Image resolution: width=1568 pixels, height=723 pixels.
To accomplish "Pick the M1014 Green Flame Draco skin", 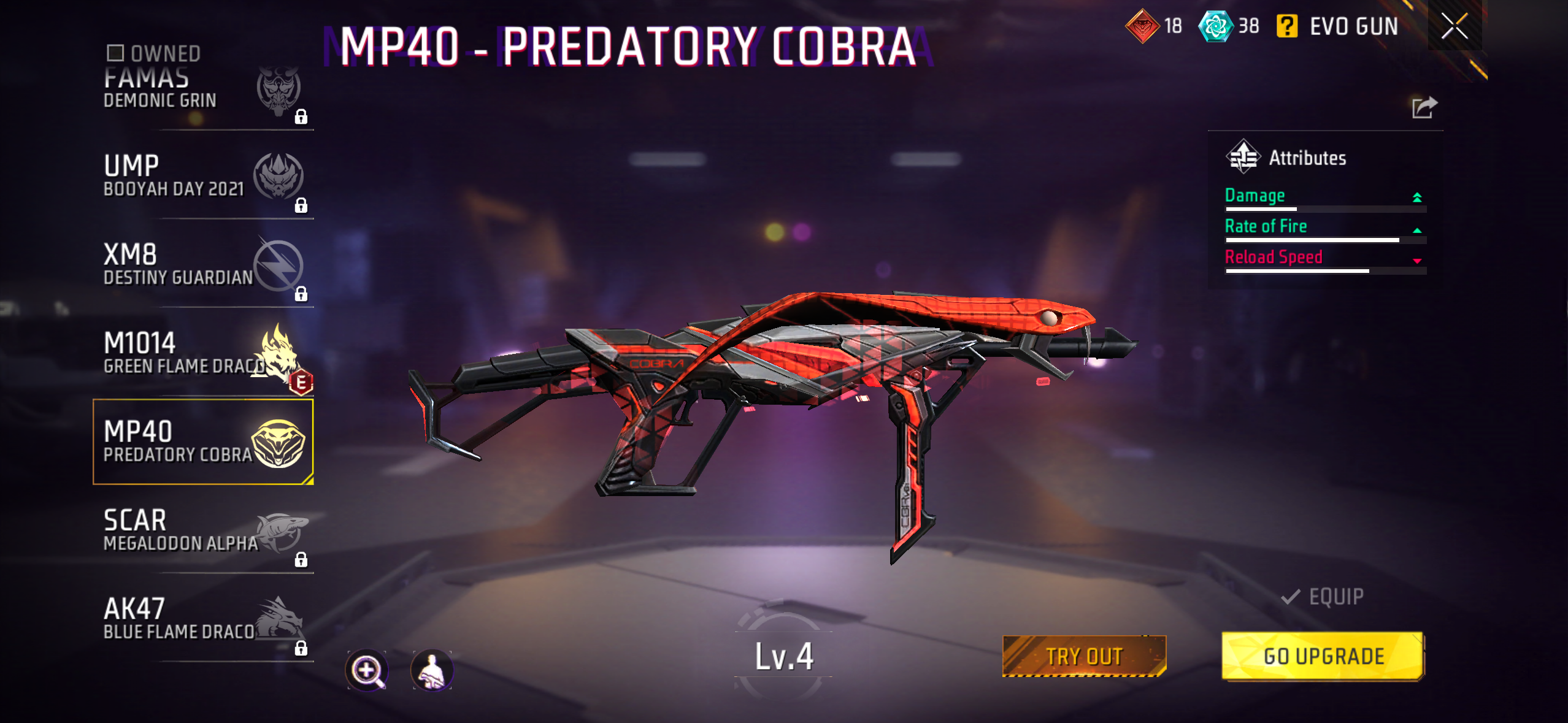I will (x=202, y=353).
